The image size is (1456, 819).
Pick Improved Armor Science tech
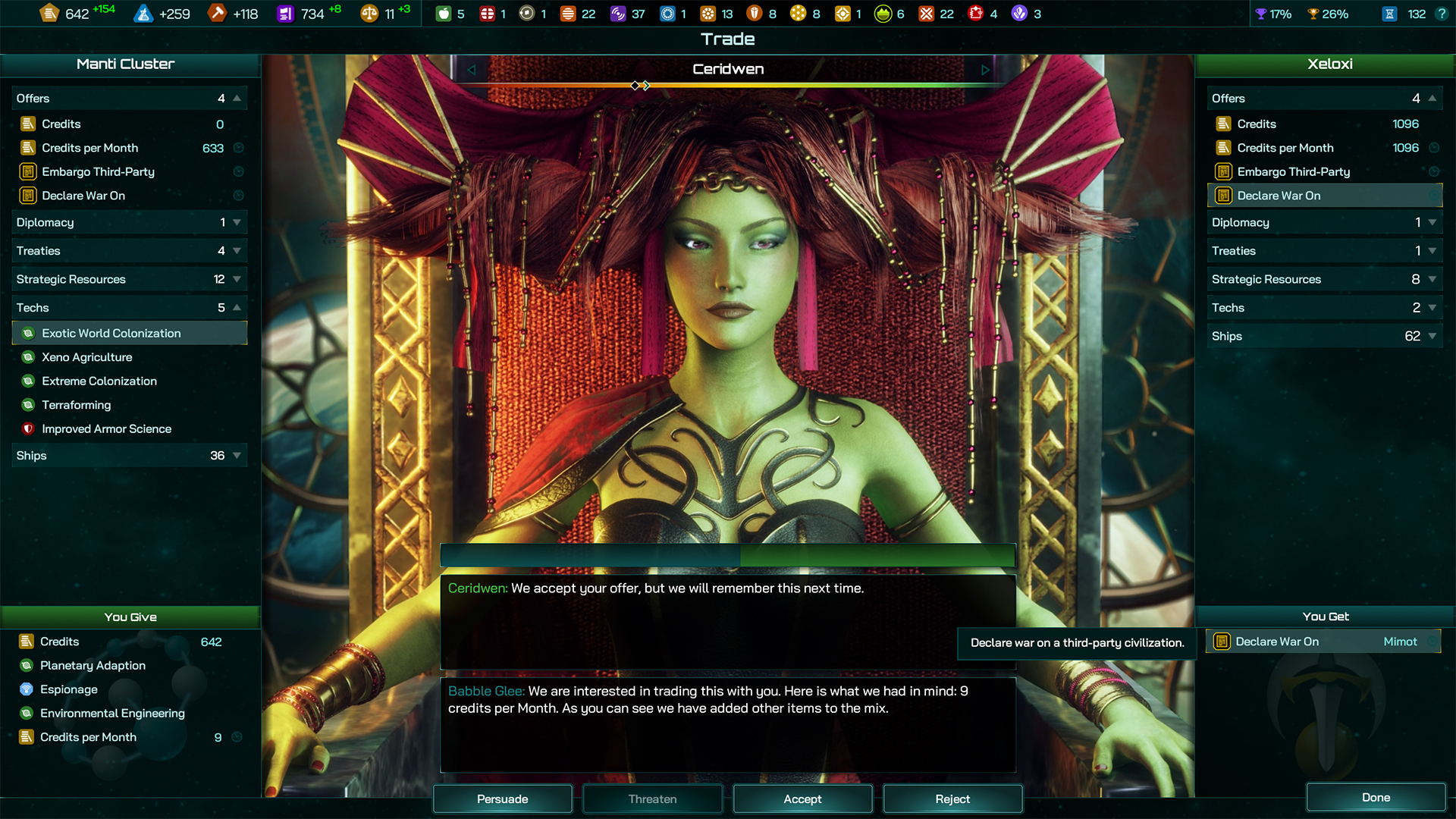[x=107, y=428]
